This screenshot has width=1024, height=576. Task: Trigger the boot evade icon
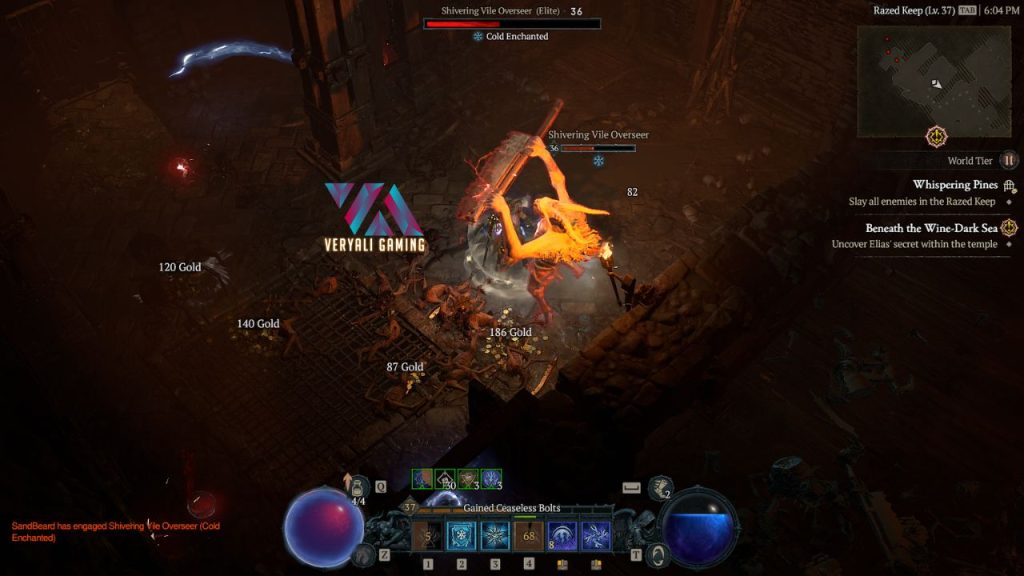[660, 488]
